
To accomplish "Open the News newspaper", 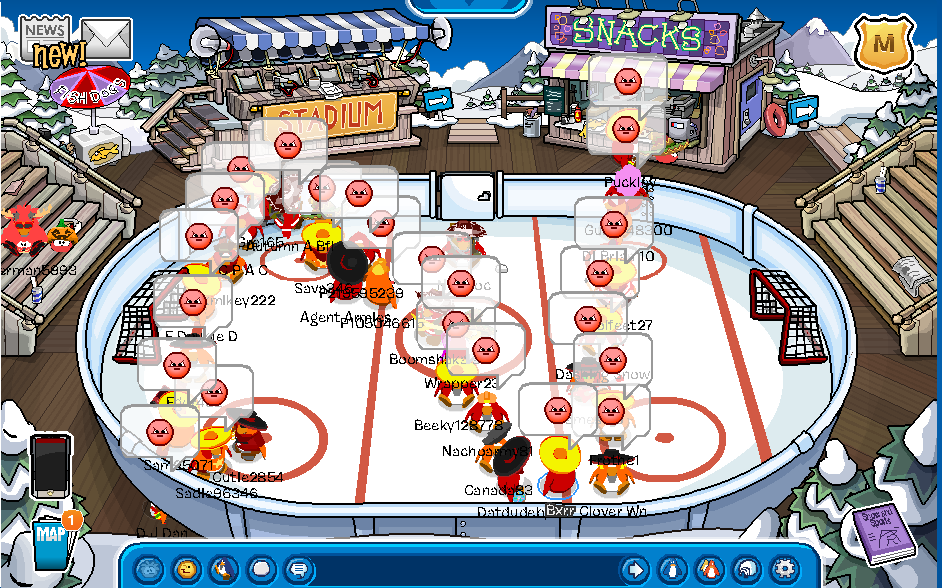I will [46, 42].
